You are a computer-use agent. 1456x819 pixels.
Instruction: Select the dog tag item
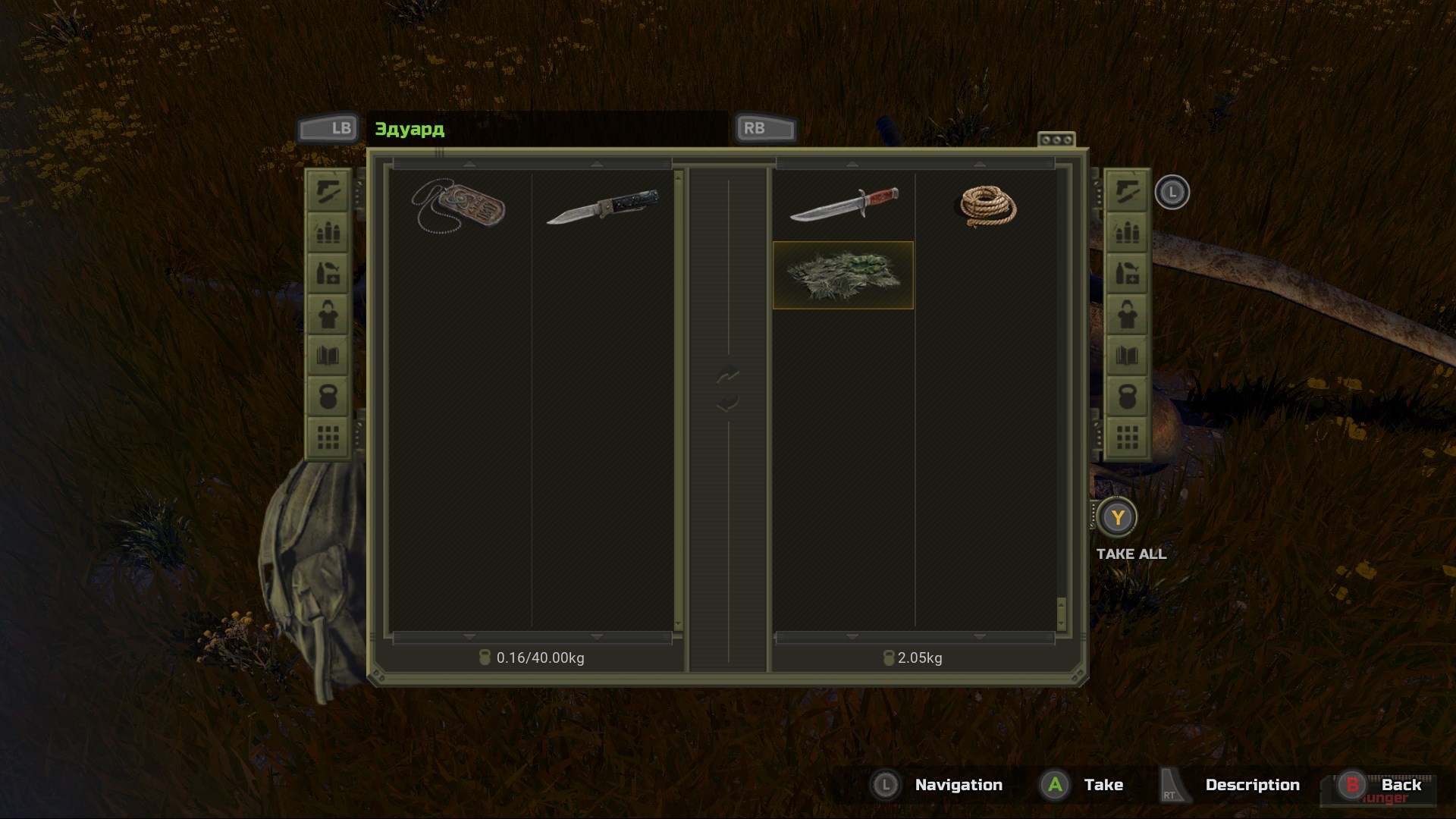click(x=459, y=206)
